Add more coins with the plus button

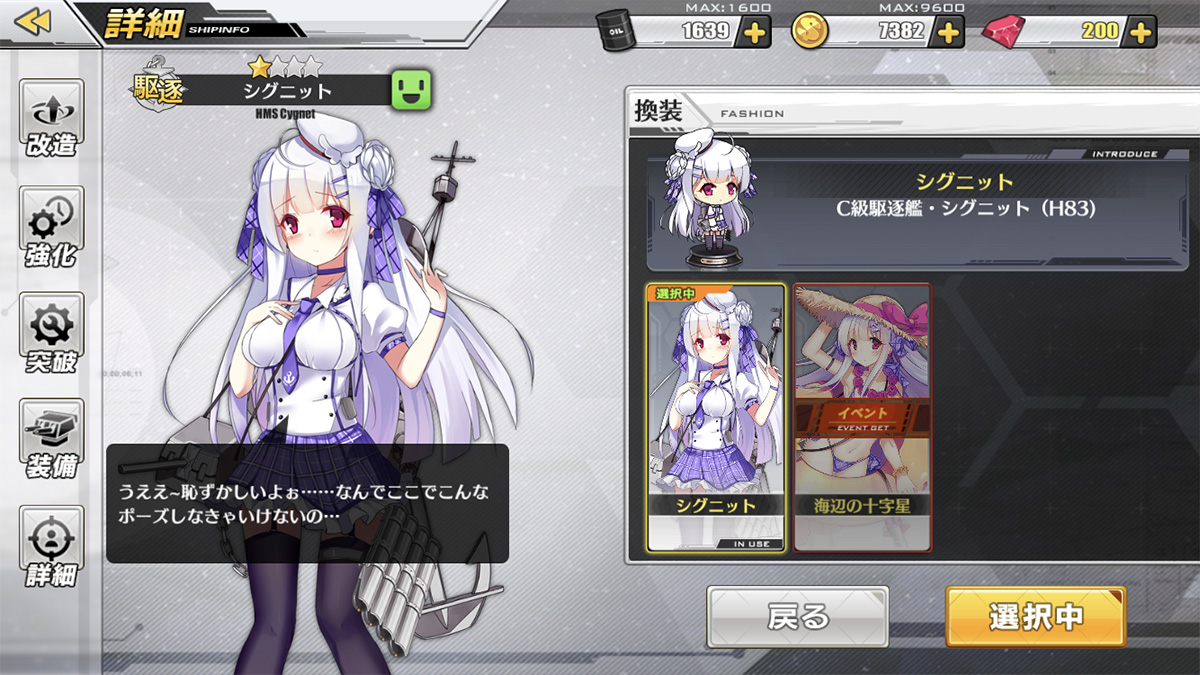945,32
